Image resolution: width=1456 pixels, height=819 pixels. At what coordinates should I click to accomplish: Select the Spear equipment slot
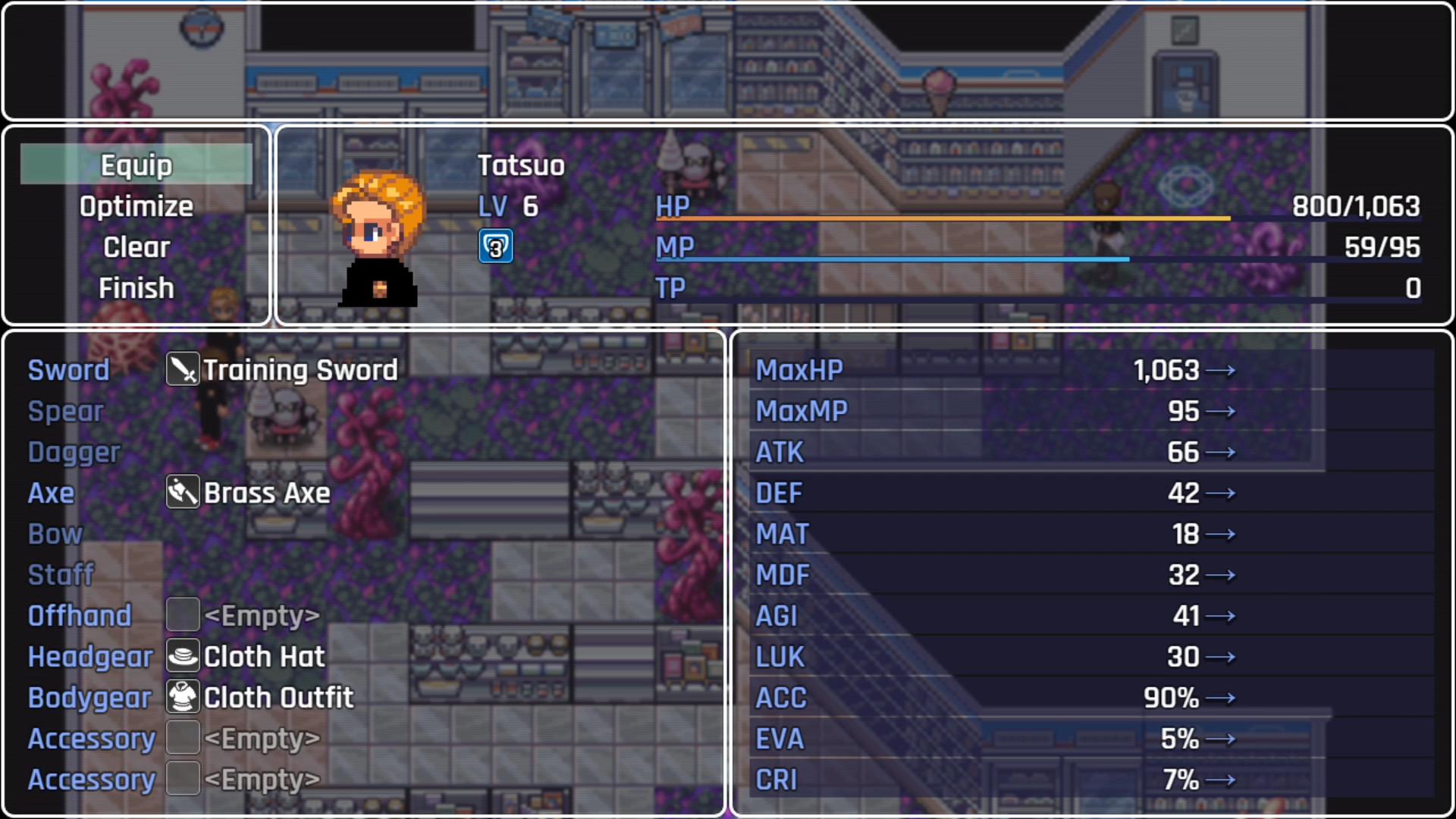(x=65, y=410)
